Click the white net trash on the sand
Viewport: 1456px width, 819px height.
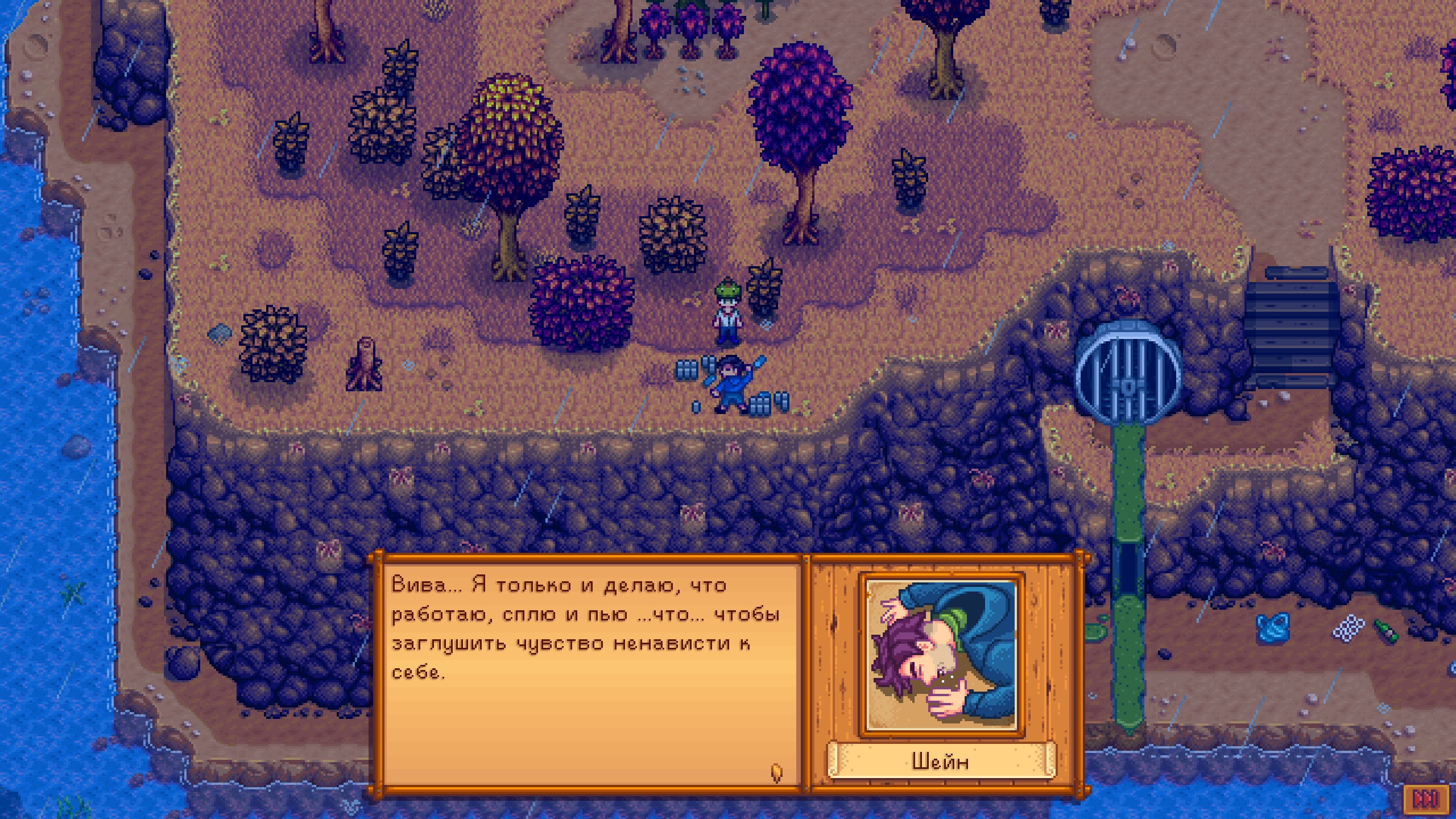pyautogui.click(x=1348, y=629)
